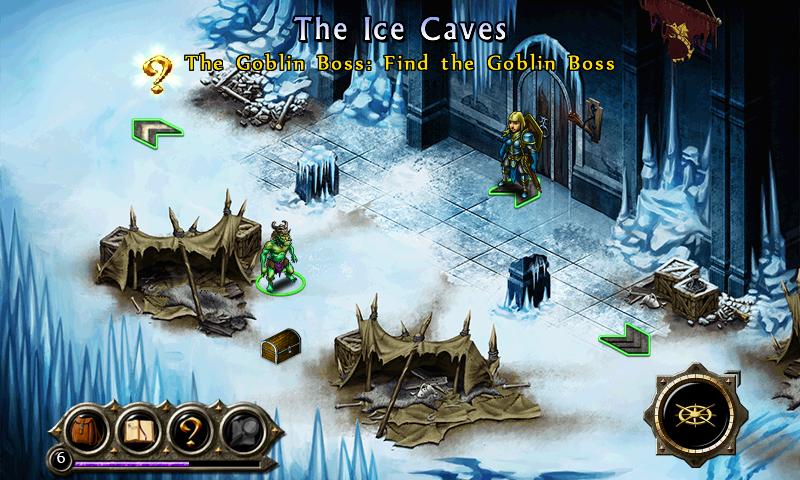800x480 pixels.
Task: Open the spellbook journal icon
Action: (x=139, y=429)
